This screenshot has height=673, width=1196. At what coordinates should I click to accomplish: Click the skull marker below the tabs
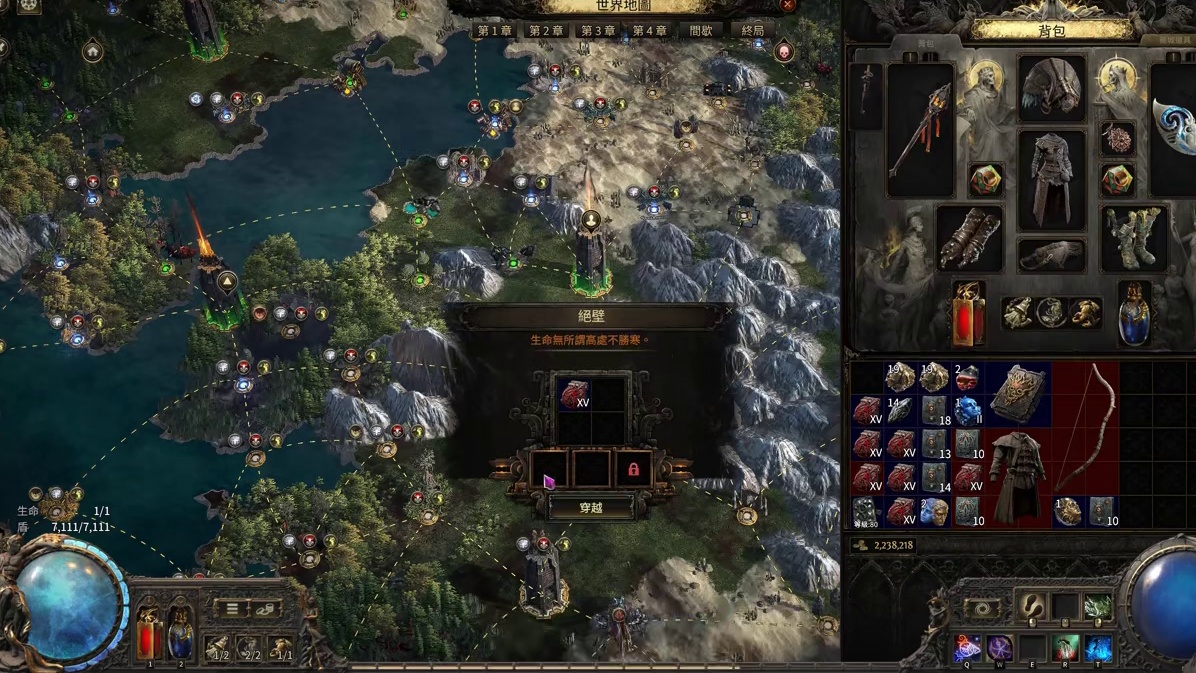(x=784, y=52)
